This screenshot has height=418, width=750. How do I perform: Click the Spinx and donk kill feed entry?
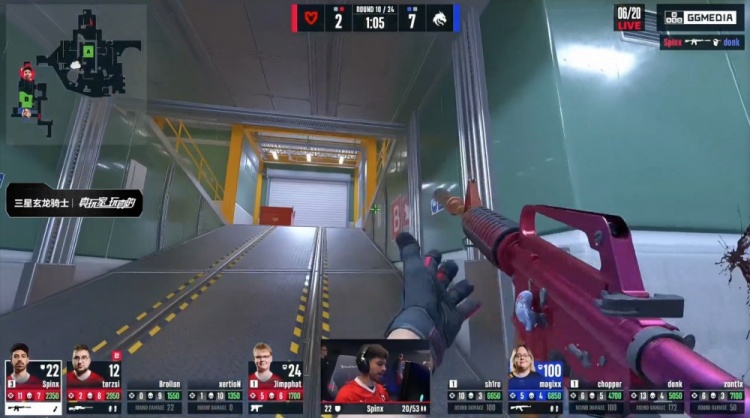click(x=701, y=42)
